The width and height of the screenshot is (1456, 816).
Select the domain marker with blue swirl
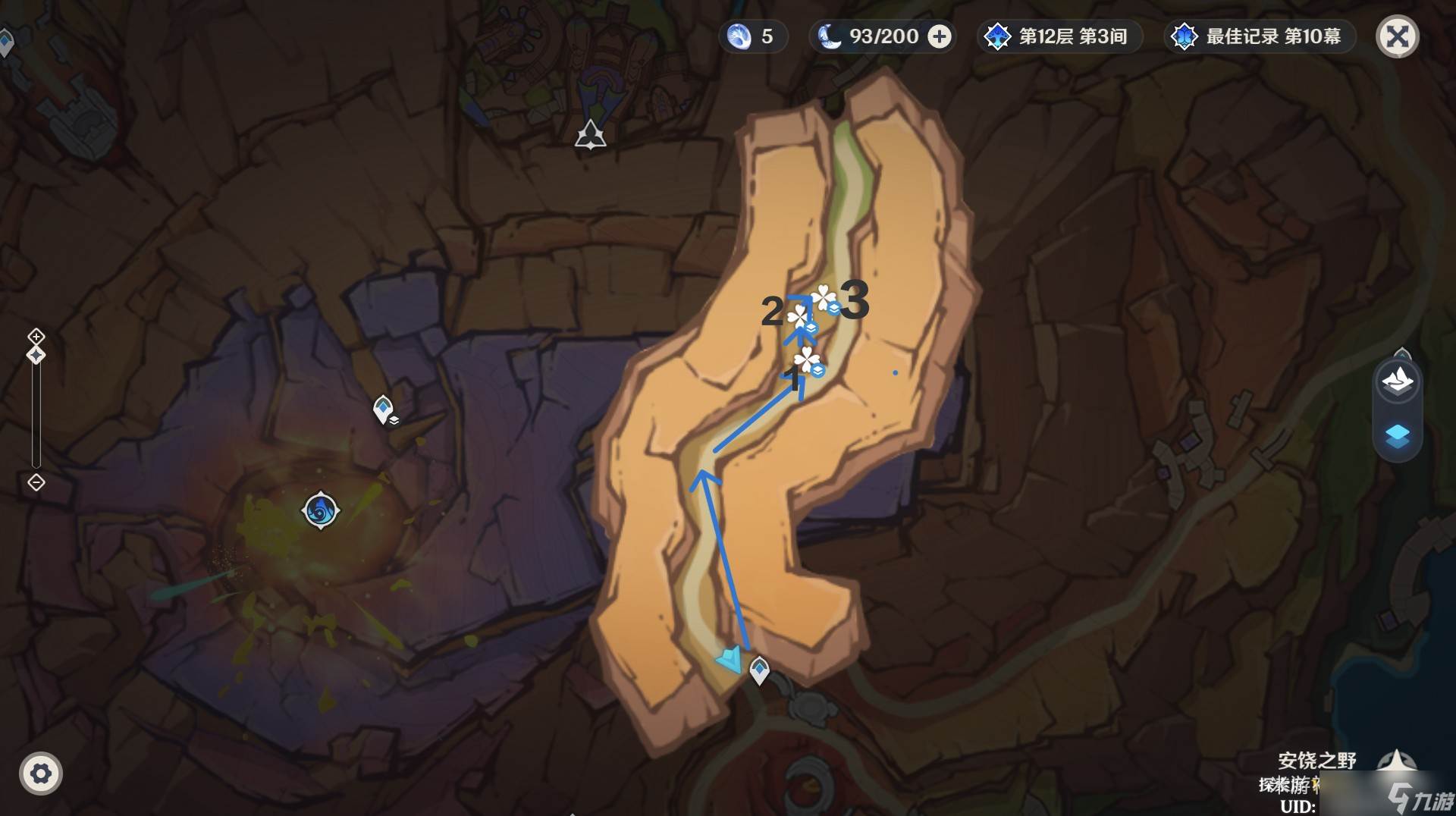click(320, 510)
